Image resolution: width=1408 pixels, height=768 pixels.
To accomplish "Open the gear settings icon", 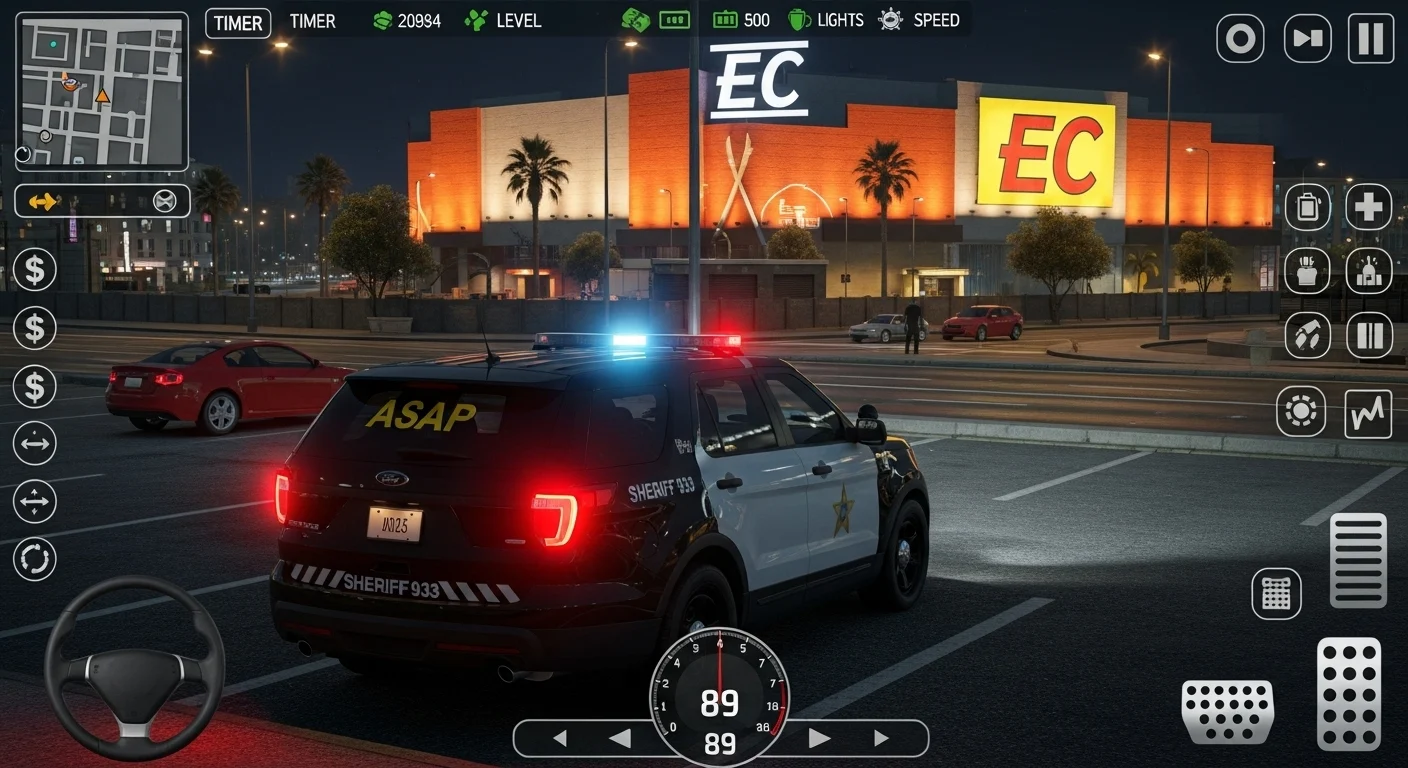I will click(x=1300, y=413).
